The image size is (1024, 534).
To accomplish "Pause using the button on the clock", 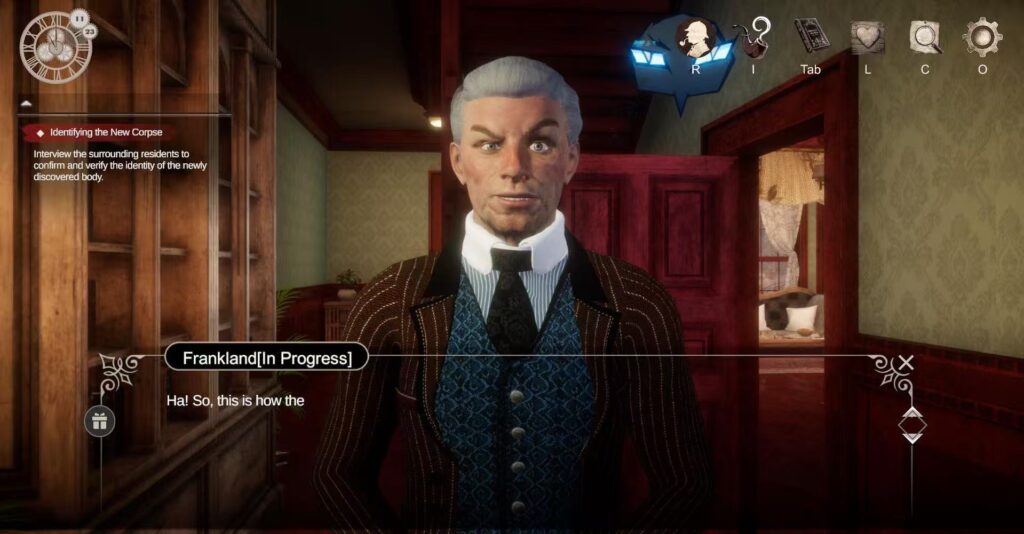I will (78, 16).
